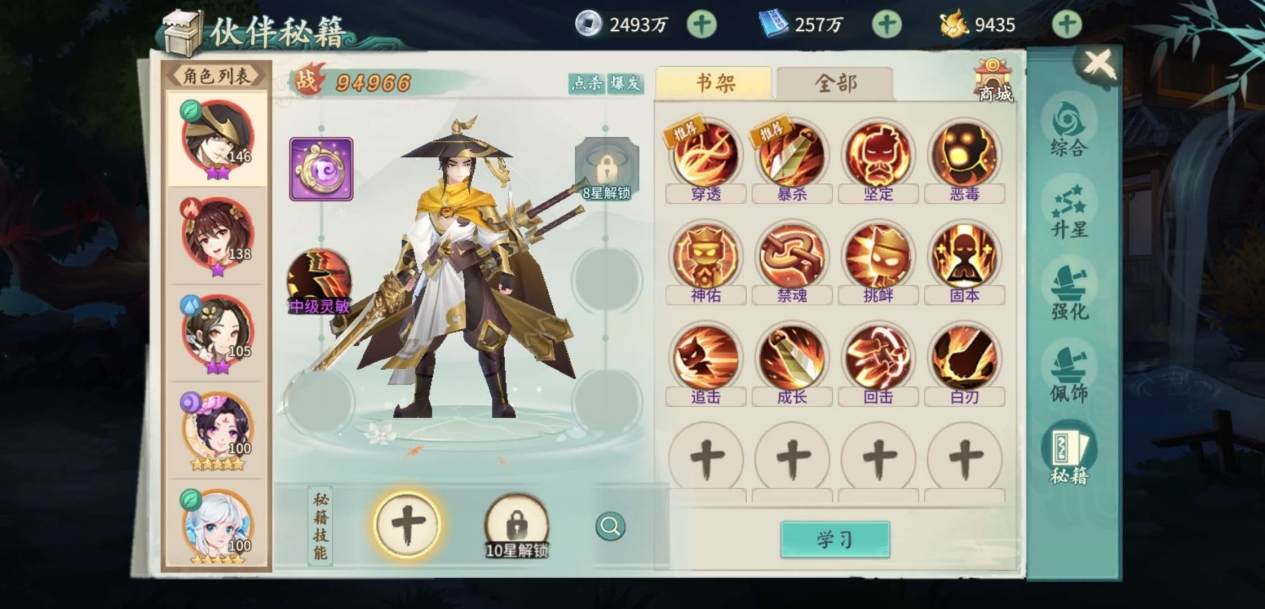Image resolution: width=1265 pixels, height=609 pixels.
Task: Go to the 升星 star-up section
Action: coord(1068,208)
